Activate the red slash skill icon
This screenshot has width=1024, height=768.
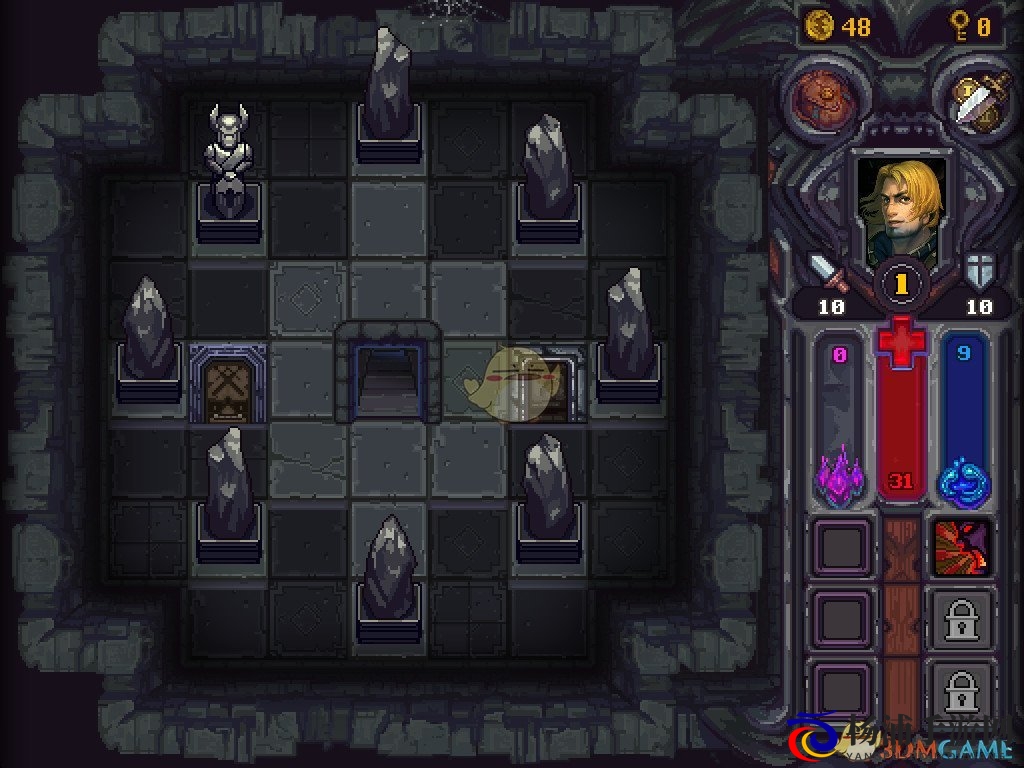point(961,548)
